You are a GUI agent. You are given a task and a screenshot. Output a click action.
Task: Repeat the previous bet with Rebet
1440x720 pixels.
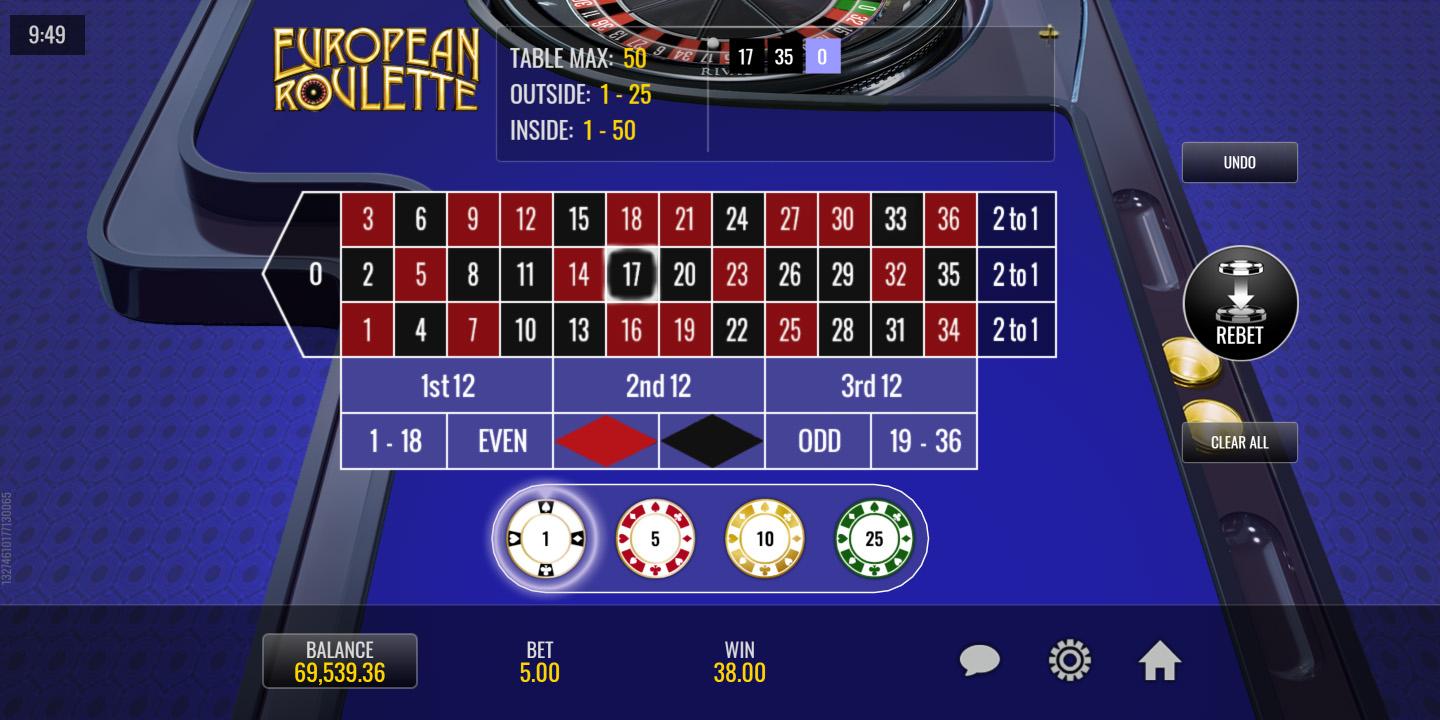click(x=1240, y=304)
